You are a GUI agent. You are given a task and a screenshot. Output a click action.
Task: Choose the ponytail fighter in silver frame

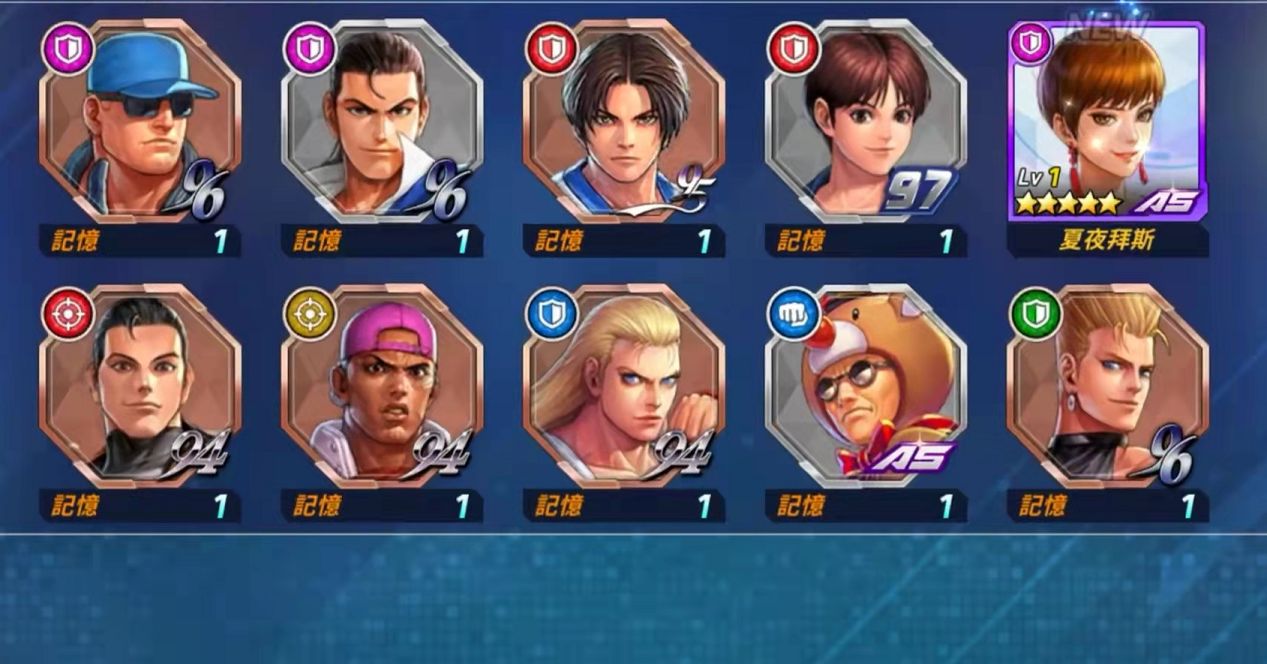pos(382,125)
